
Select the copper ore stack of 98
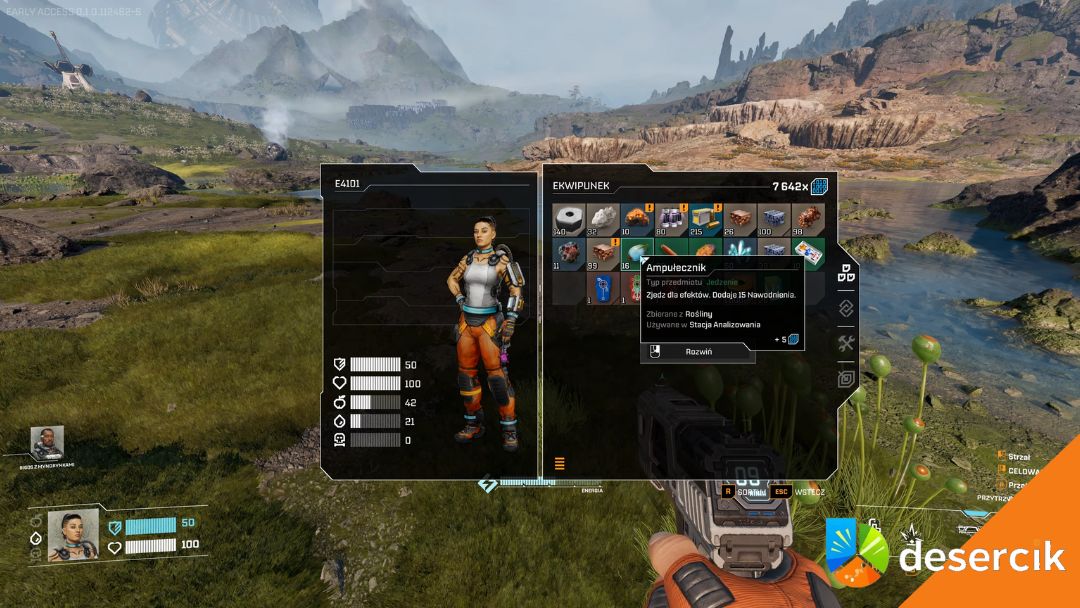[x=806, y=217]
